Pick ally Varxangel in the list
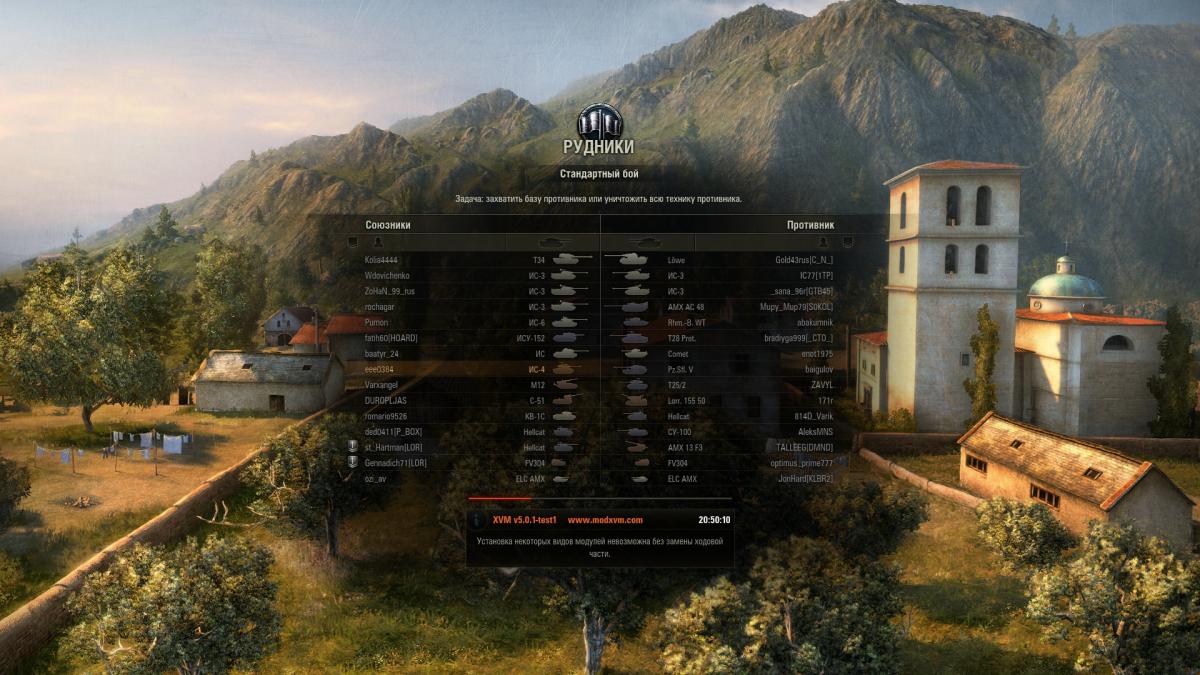1200x675 pixels. pyautogui.click(x=384, y=385)
